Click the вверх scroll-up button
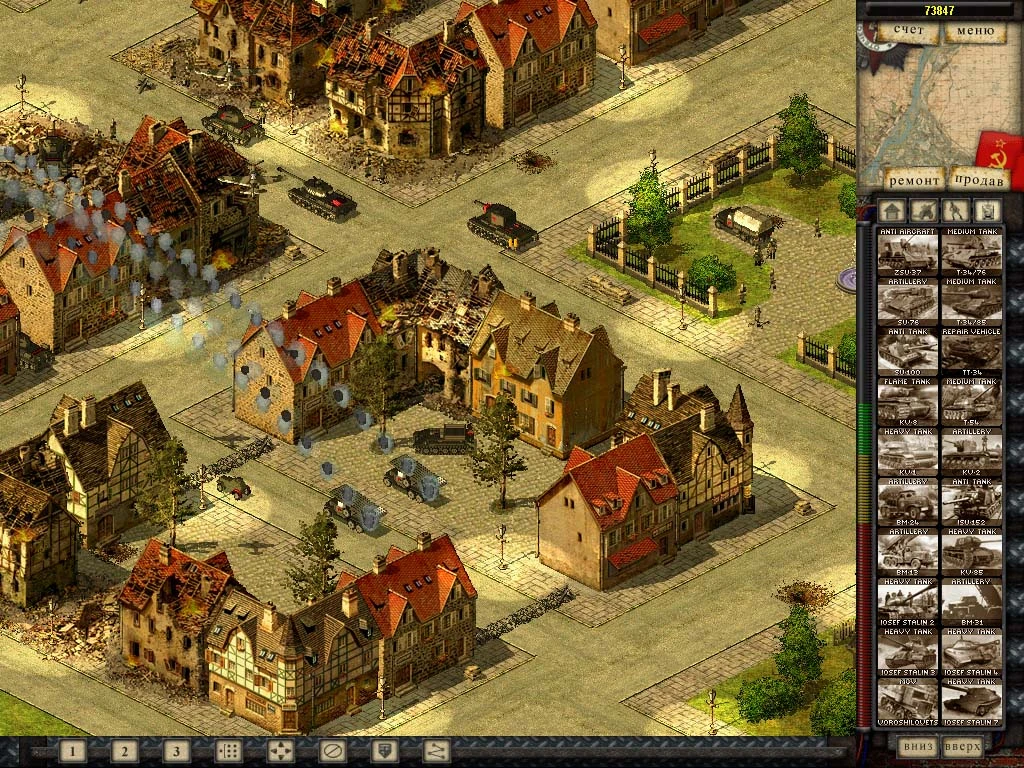The height and width of the screenshot is (768, 1024). (964, 746)
